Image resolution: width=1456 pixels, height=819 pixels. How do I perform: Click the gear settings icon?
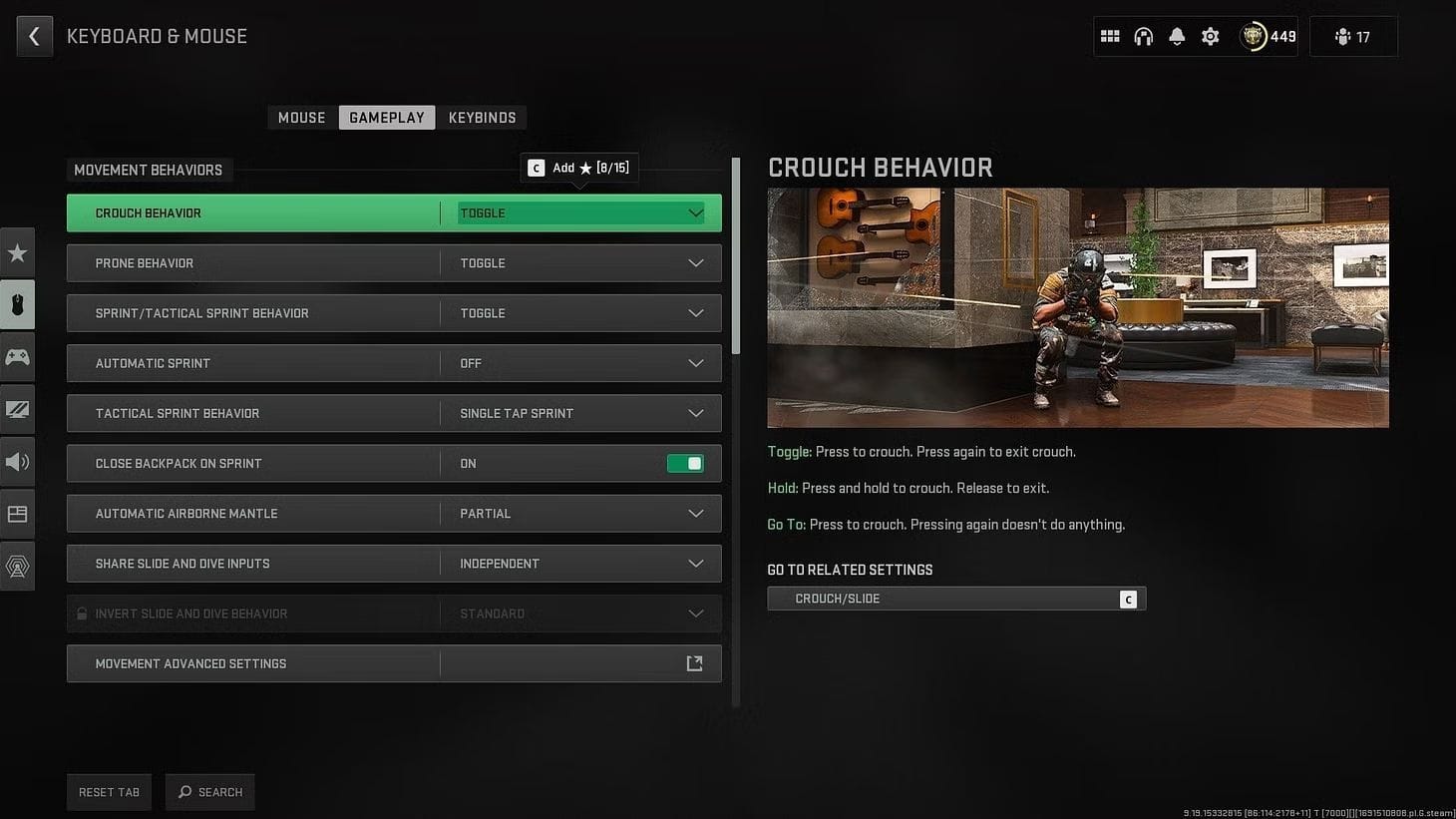point(1210,37)
